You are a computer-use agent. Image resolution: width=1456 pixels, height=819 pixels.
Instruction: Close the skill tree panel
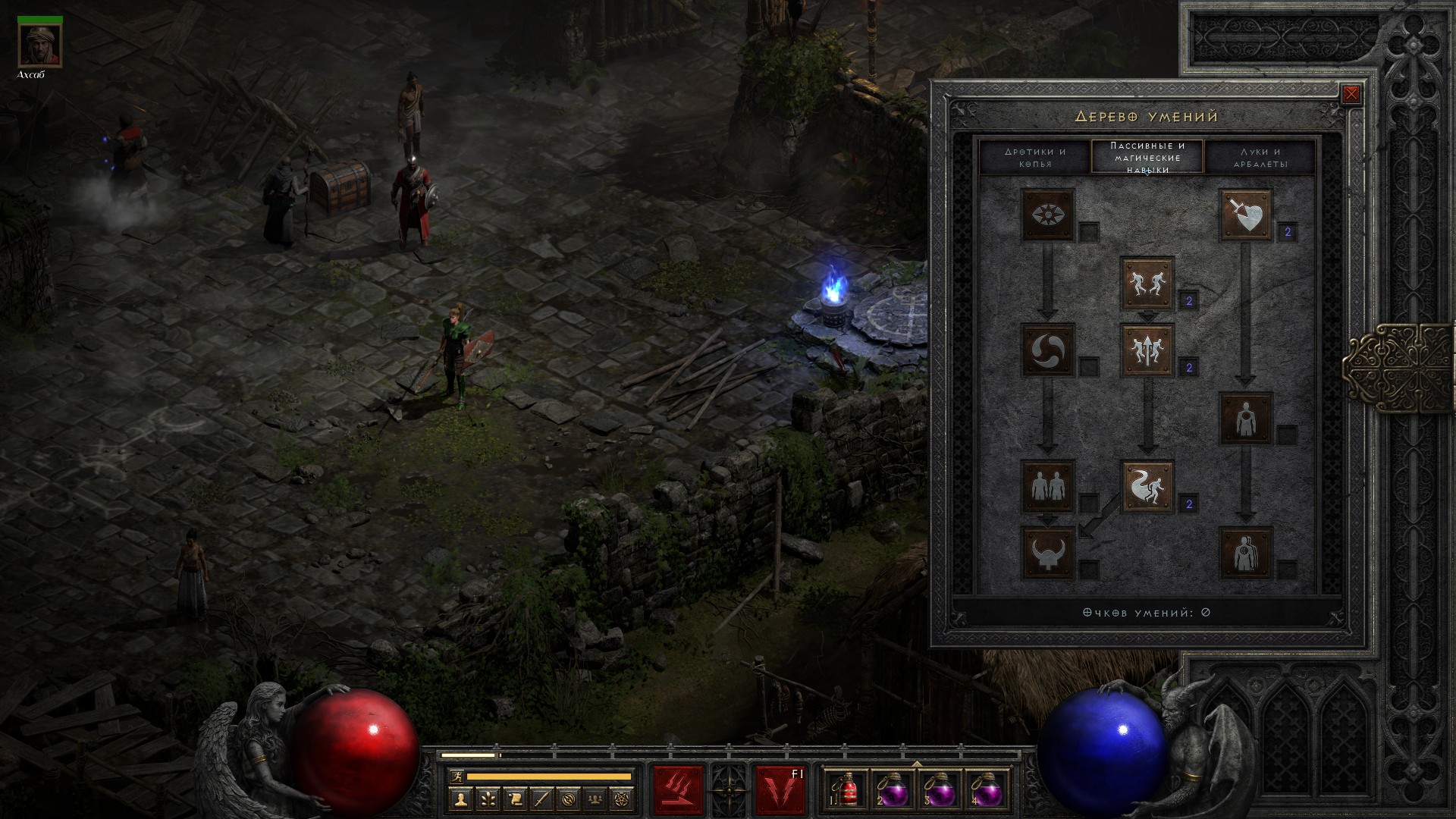(x=1351, y=95)
